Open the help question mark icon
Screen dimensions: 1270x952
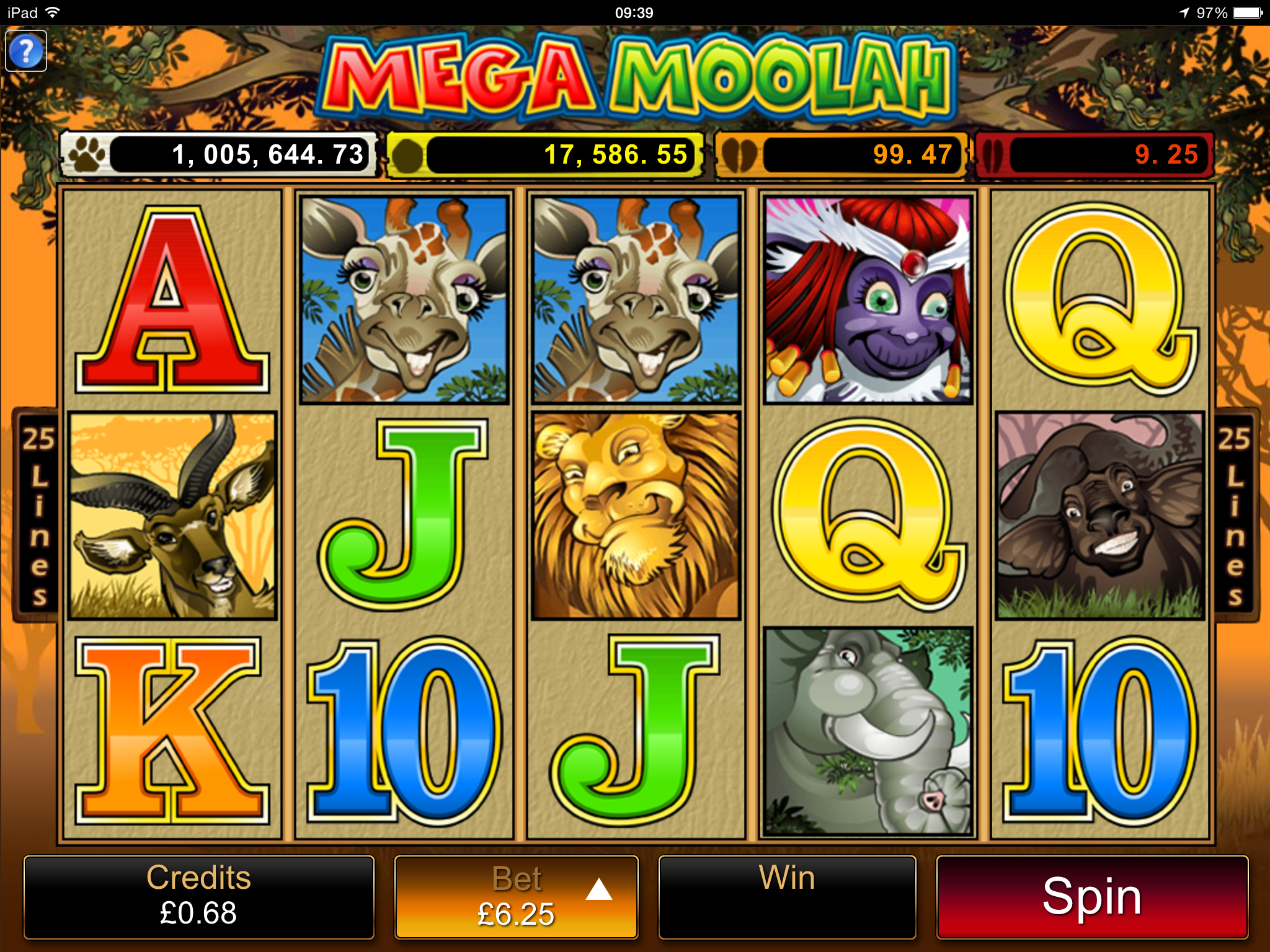coord(25,51)
